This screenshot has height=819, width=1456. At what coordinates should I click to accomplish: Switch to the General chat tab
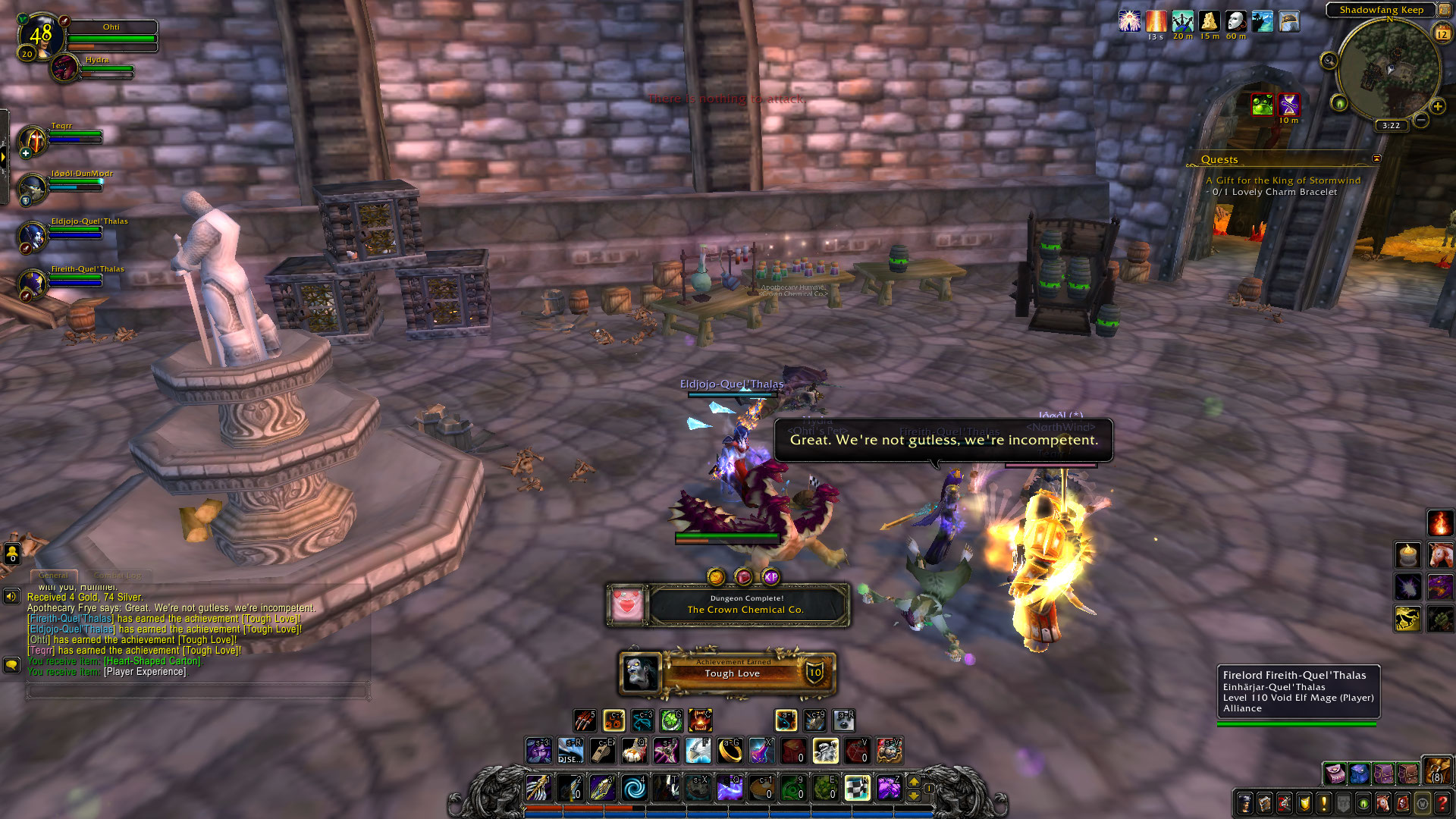click(53, 576)
